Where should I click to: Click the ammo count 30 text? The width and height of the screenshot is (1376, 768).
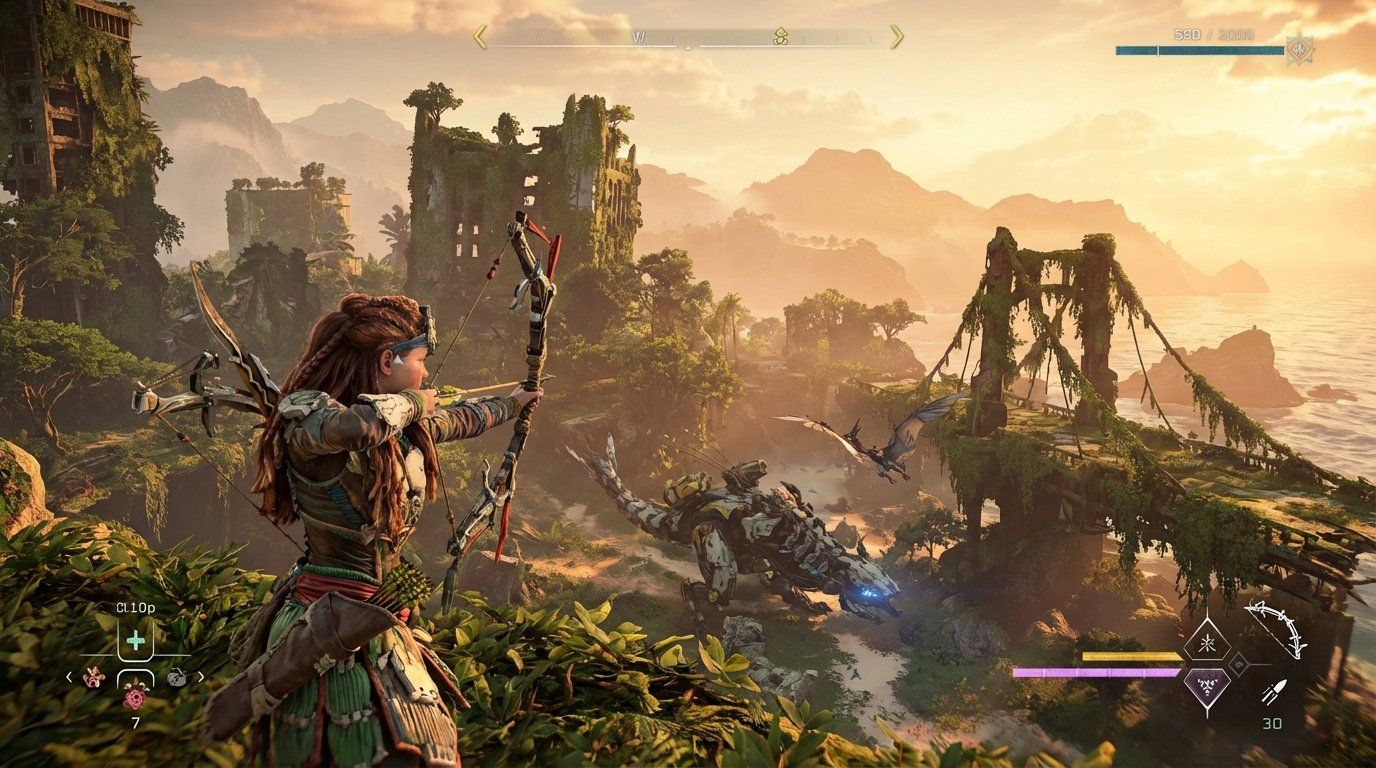coord(1273,721)
